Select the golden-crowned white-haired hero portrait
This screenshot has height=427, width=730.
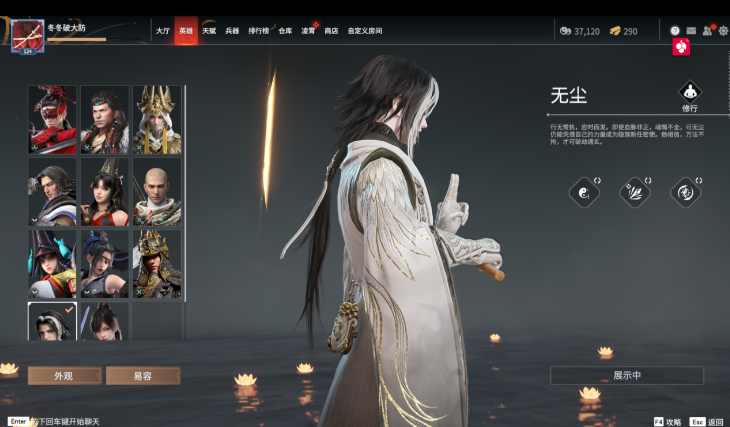156,119
